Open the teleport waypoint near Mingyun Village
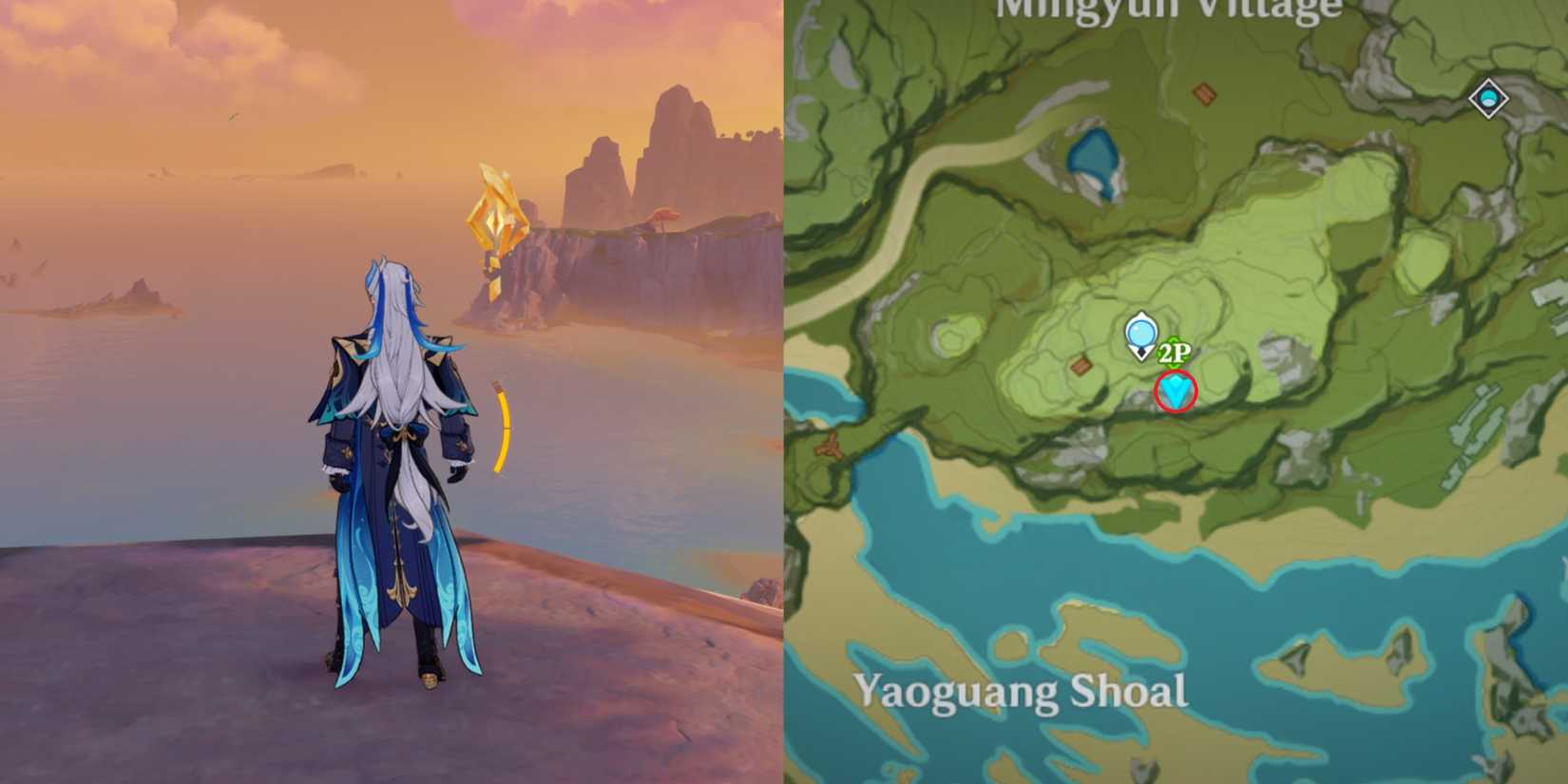 coord(1489,96)
